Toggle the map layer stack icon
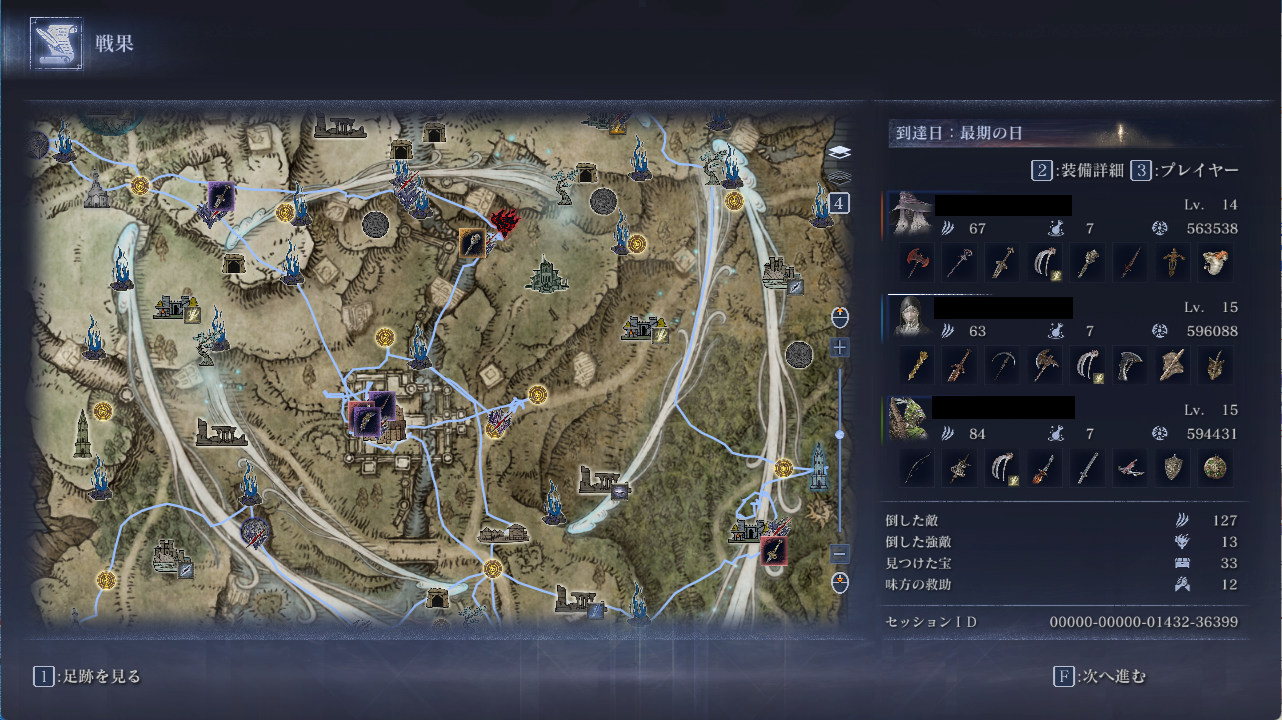1282x720 pixels. point(839,153)
